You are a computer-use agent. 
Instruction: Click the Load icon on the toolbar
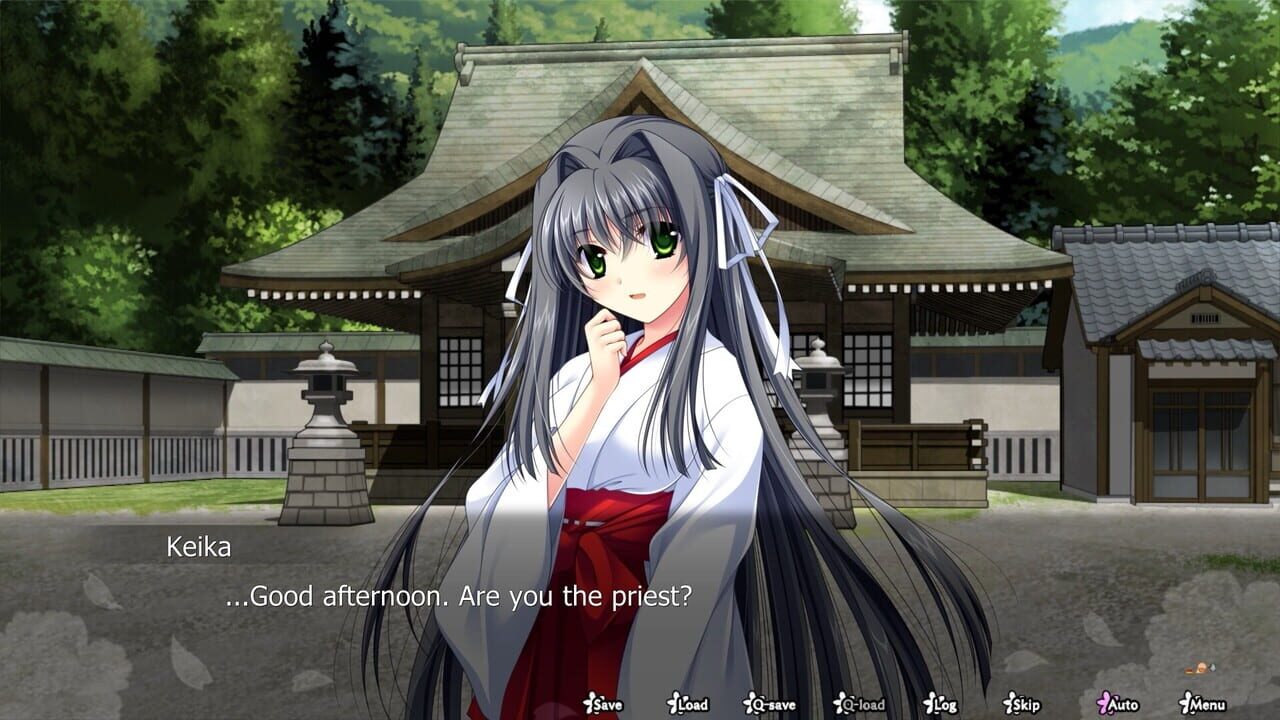[x=672, y=704]
